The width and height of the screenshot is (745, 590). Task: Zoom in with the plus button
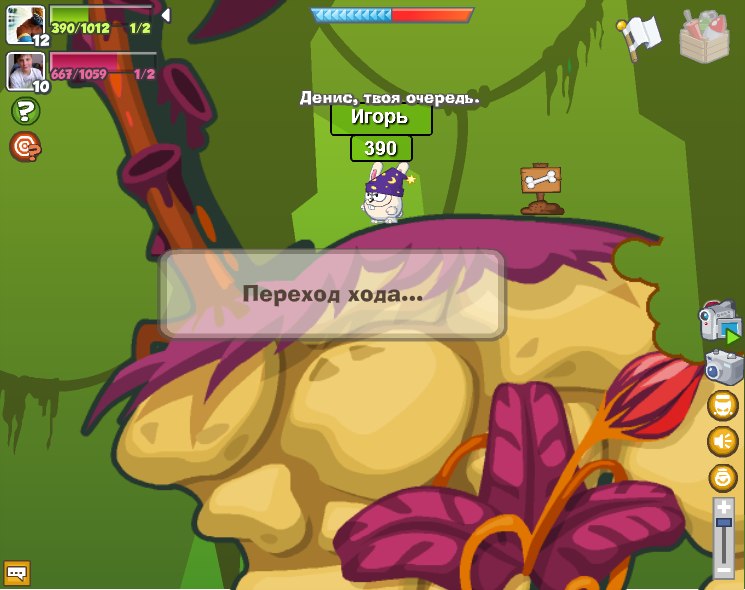tap(723, 507)
